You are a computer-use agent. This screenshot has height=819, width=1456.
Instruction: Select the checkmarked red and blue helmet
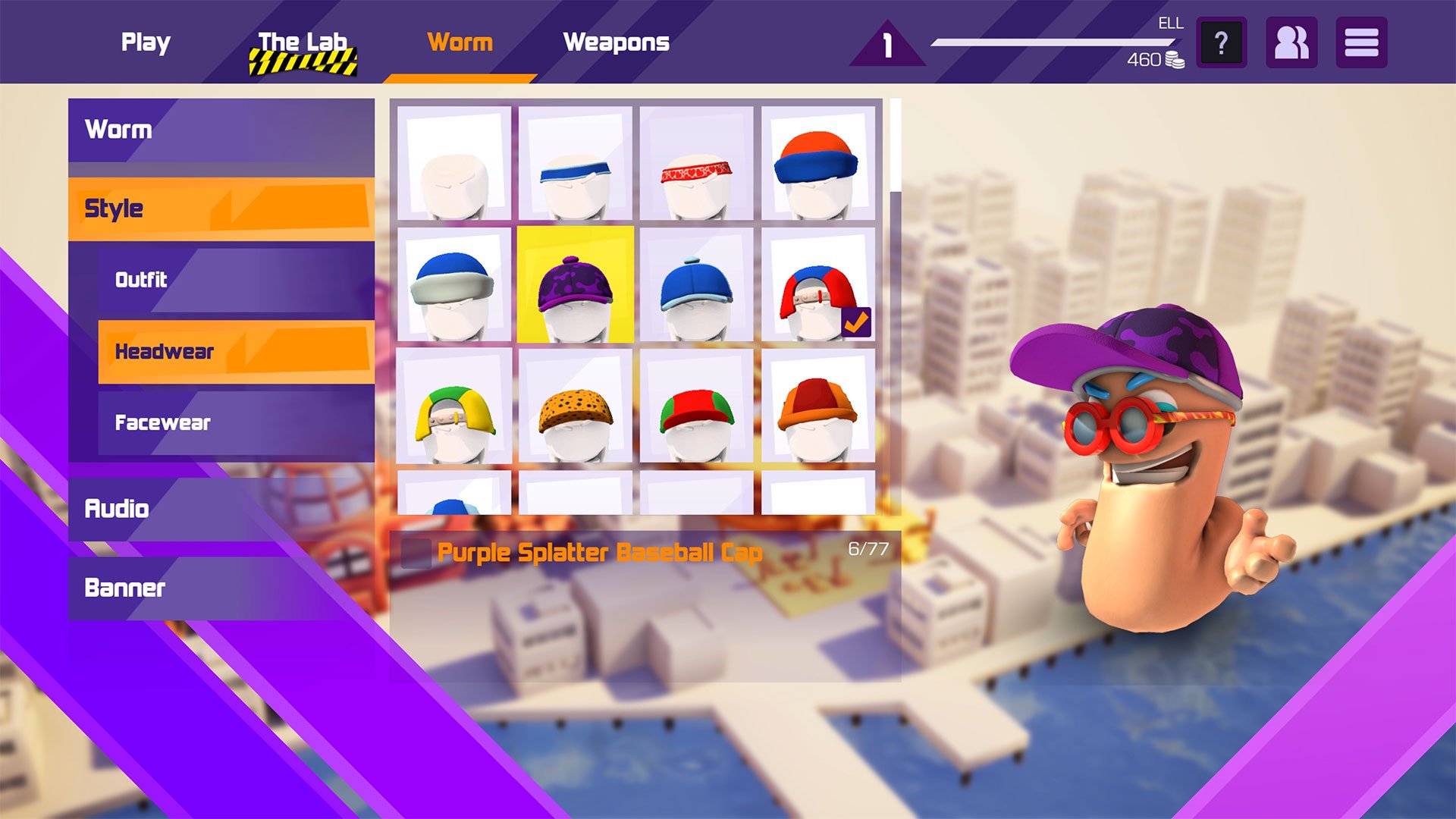[x=817, y=285]
